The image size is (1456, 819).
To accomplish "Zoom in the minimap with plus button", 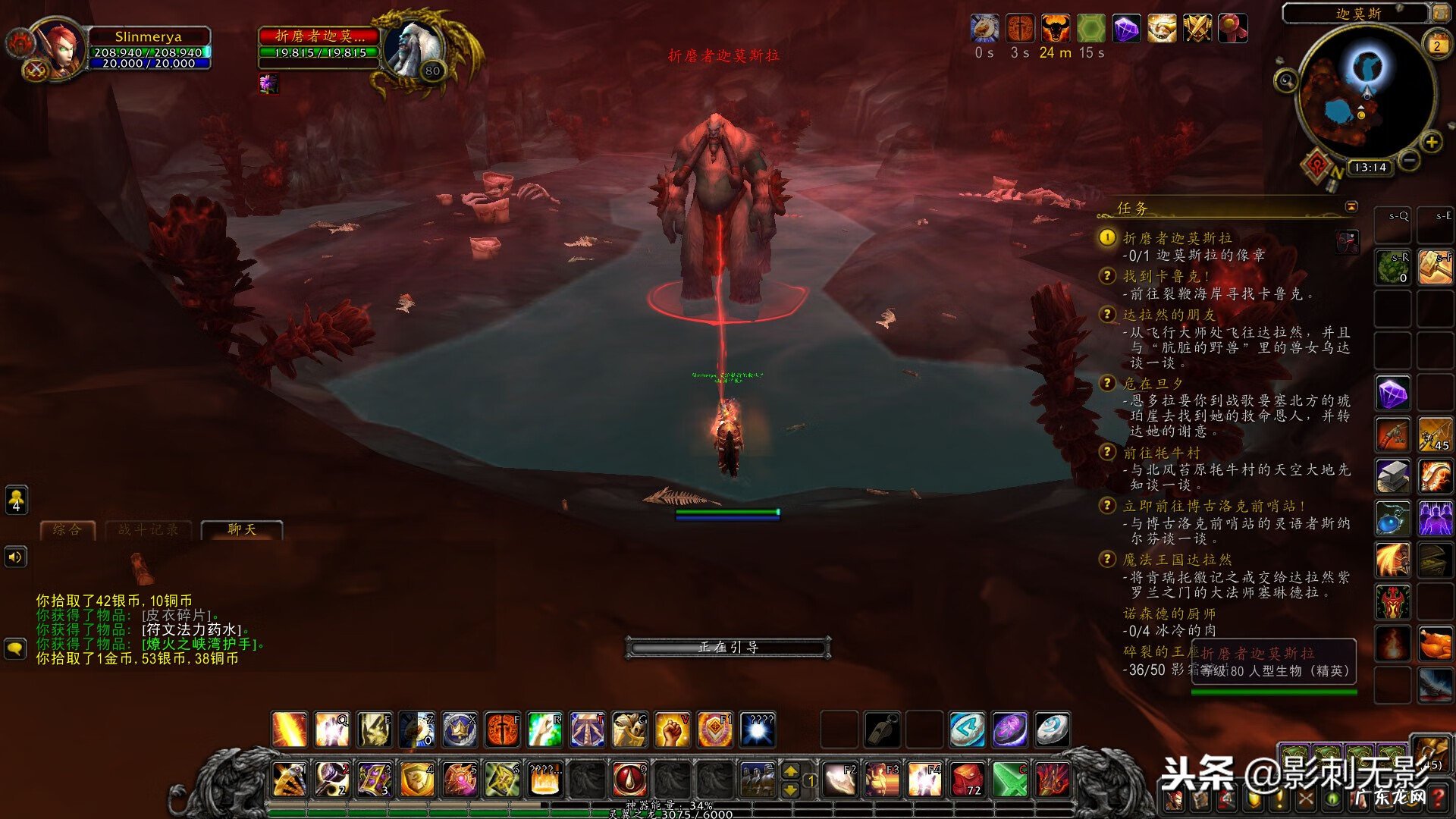I will (x=1432, y=142).
